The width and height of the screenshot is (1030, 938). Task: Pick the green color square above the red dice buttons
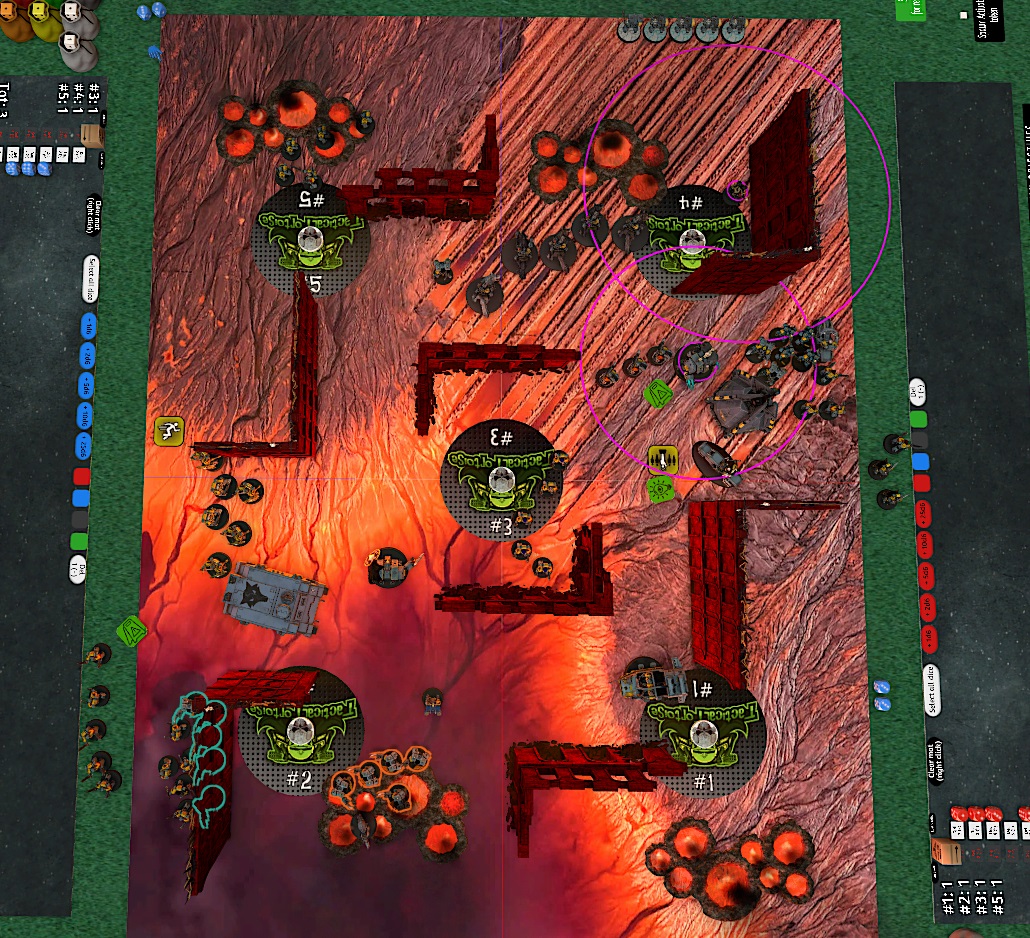pyautogui.click(x=918, y=418)
